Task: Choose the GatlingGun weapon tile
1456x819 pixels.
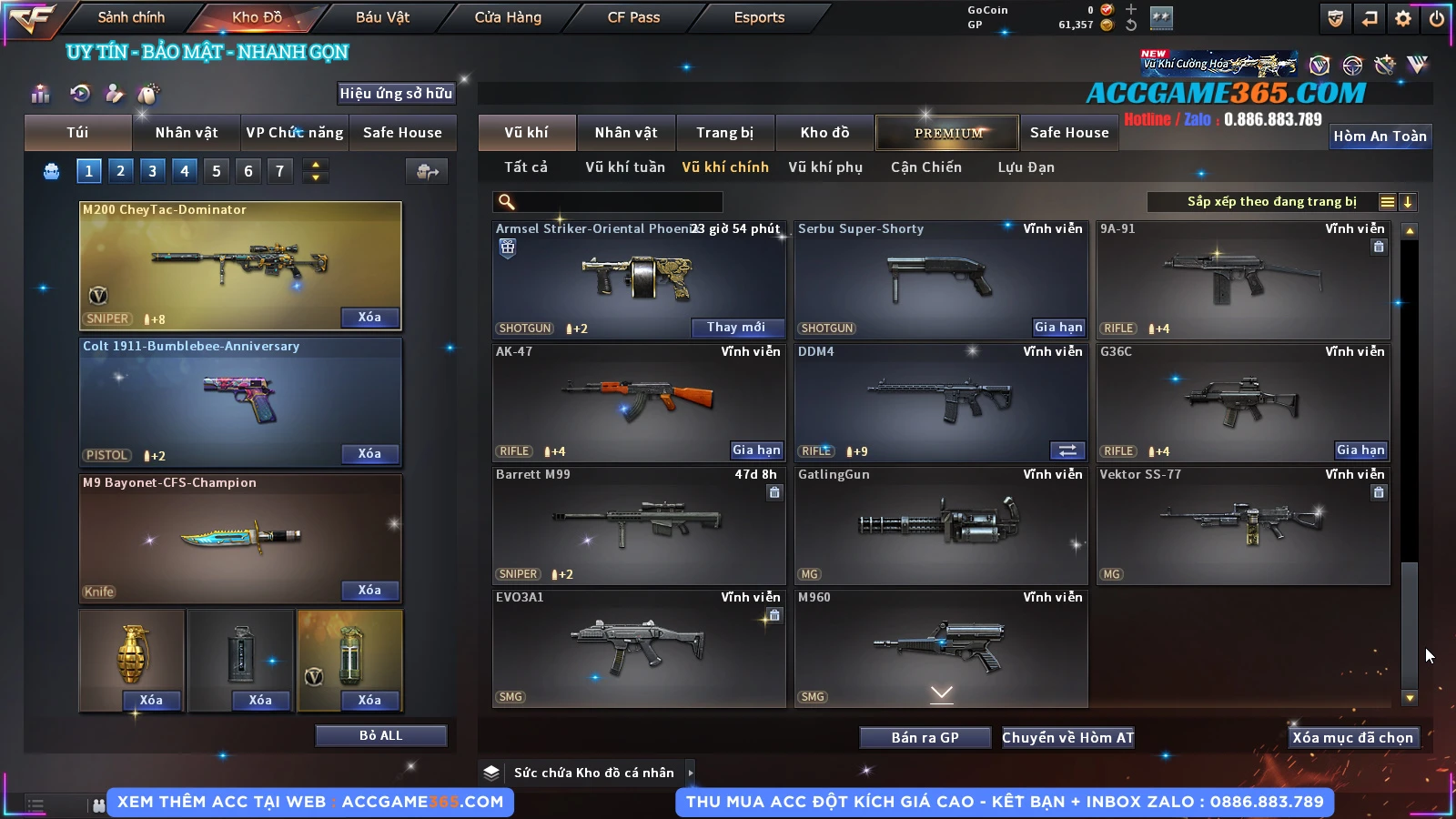Action: click(940, 525)
